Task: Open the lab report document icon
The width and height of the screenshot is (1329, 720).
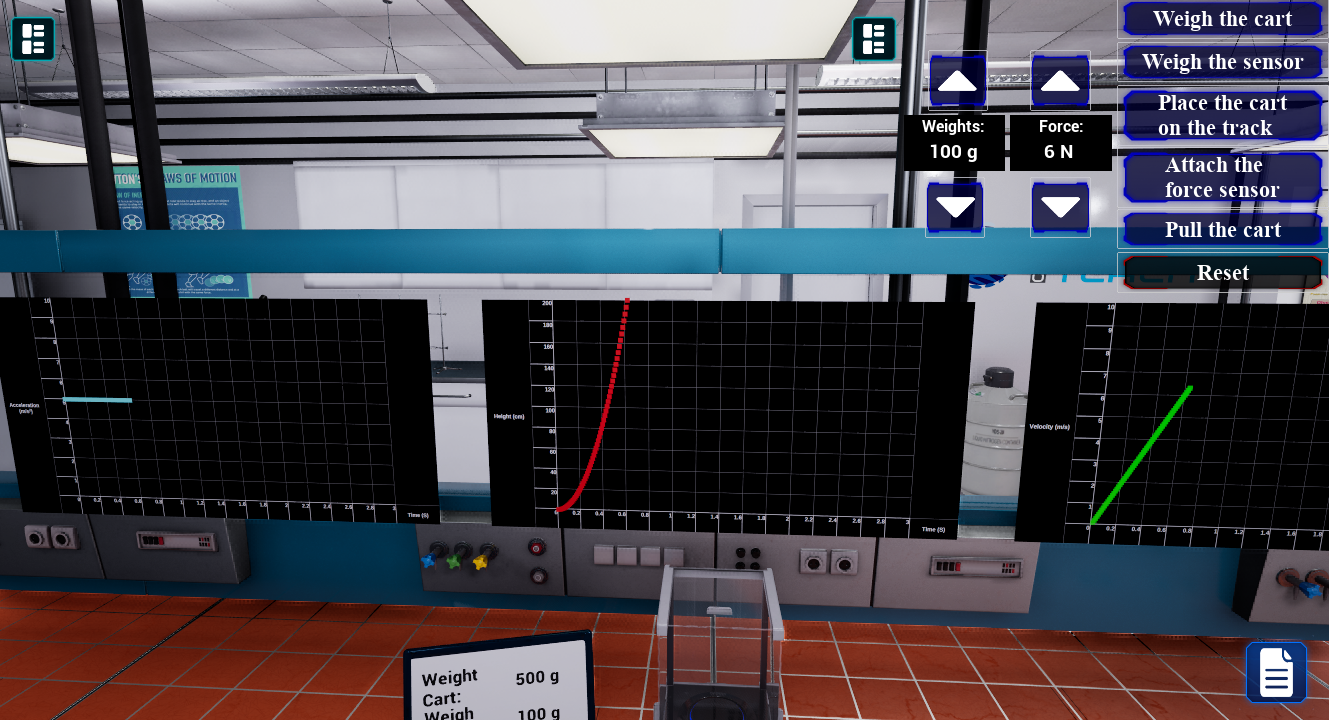Action: click(x=1276, y=671)
